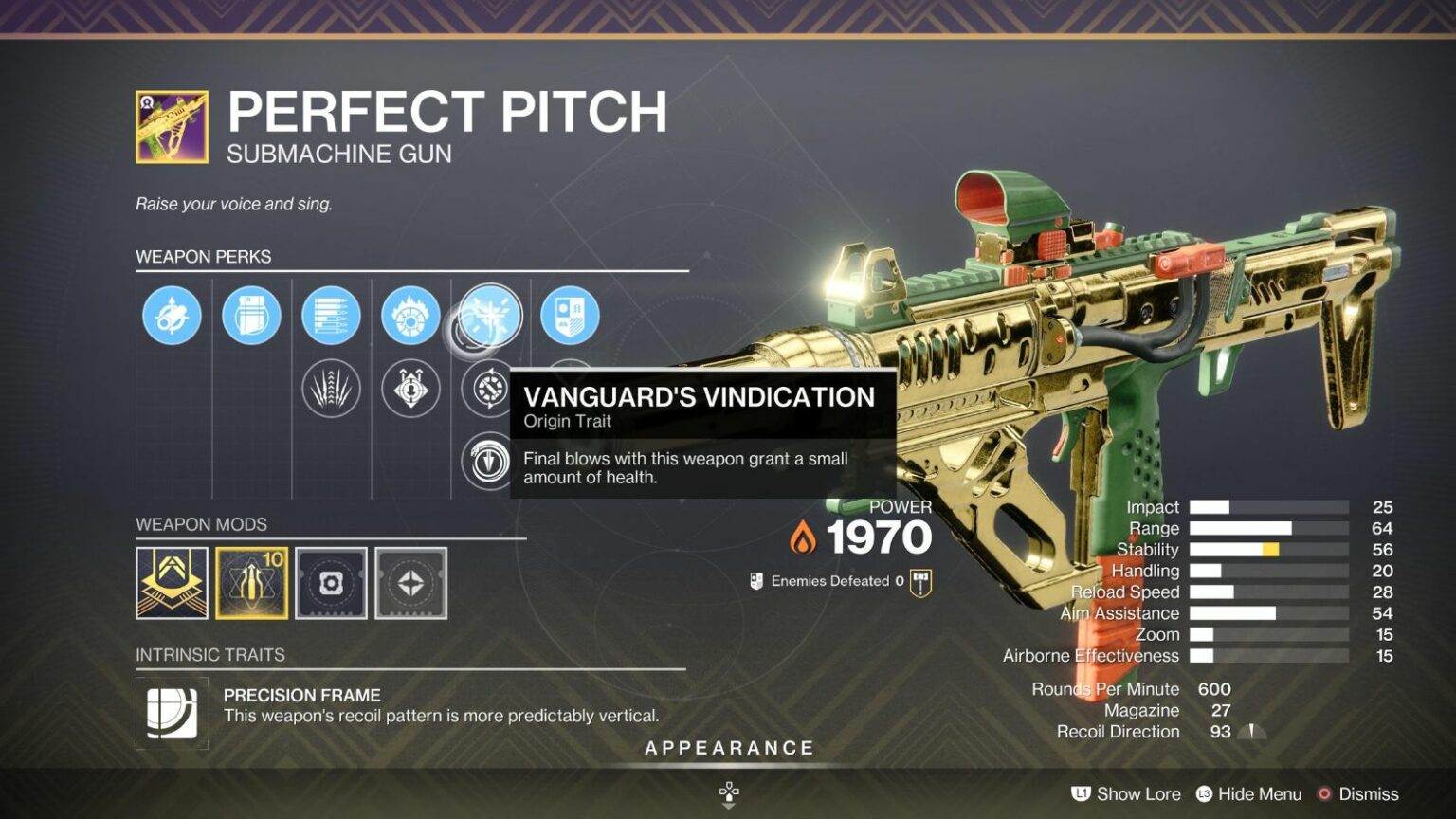Screen dimensions: 1456x819
Task: Select the barrel perk in the first column
Action: [x=172, y=318]
